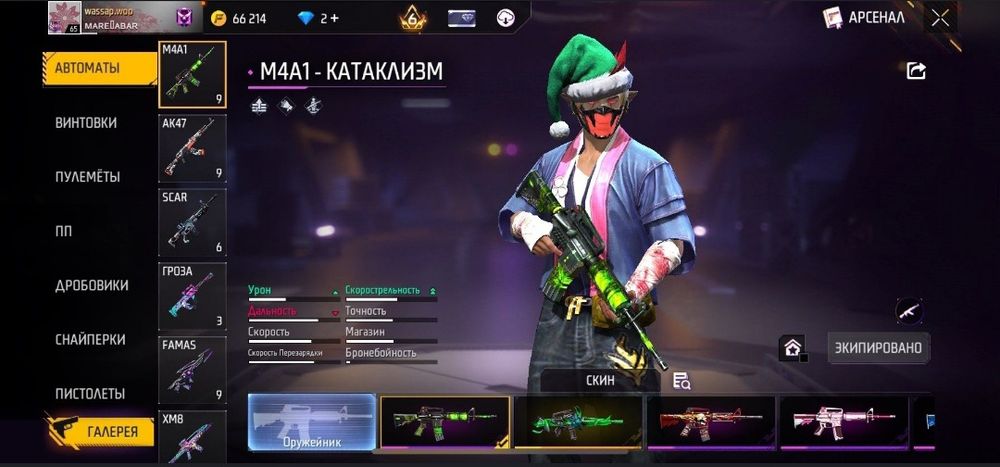
Task: Select the AK47 weapon tile
Action: pyautogui.click(x=192, y=147)
